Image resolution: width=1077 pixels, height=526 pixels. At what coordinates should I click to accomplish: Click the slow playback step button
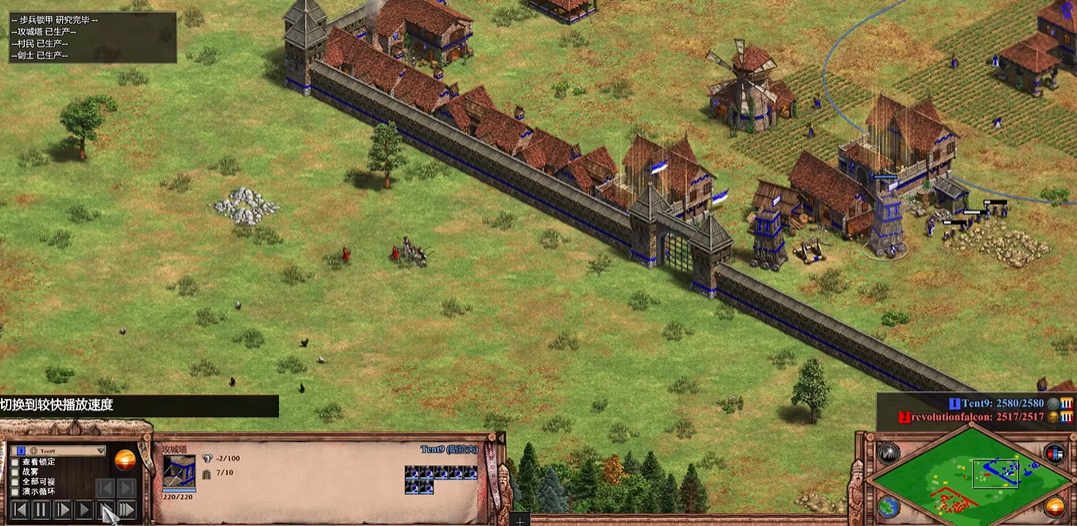[x=63, y=510]
